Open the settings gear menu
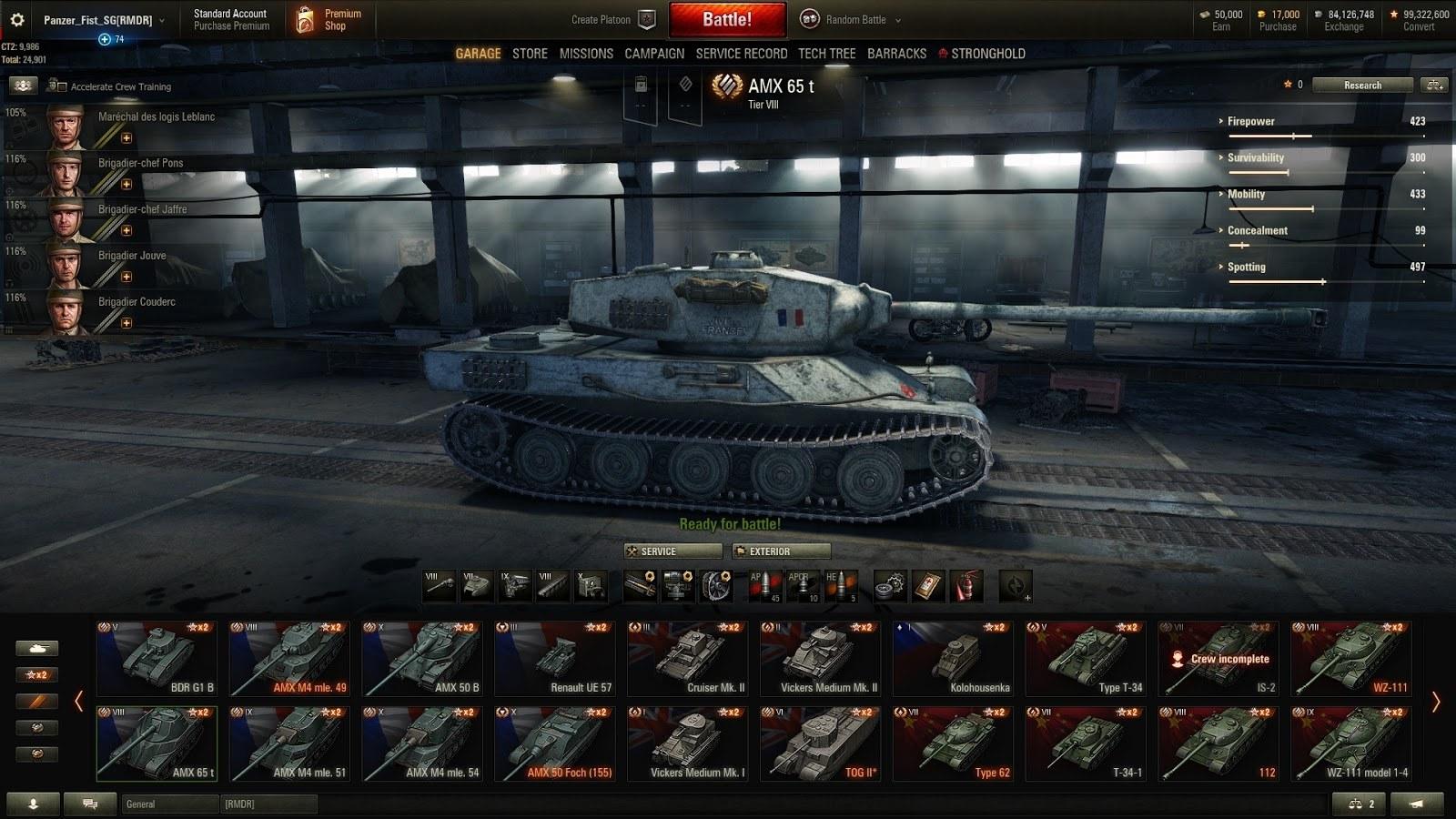 [17, 19]
